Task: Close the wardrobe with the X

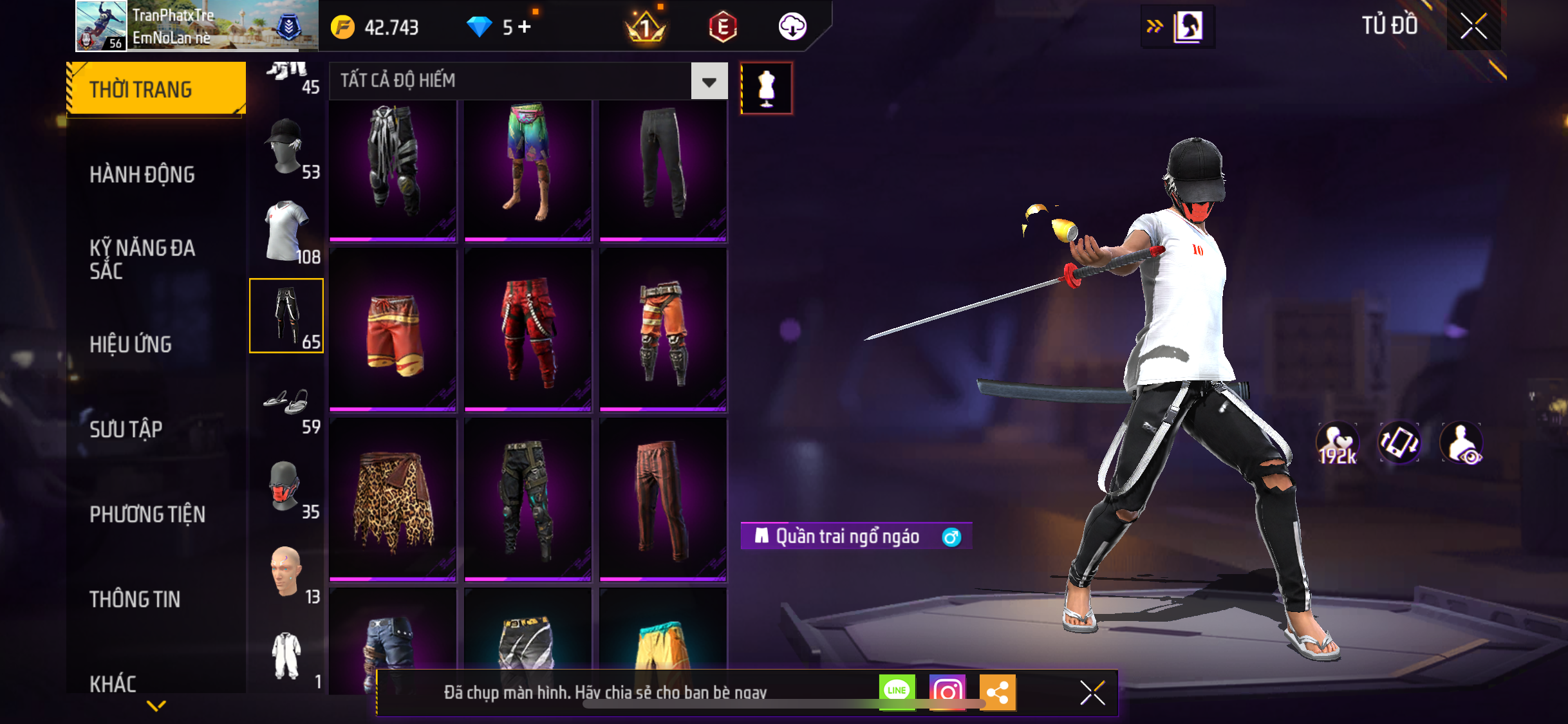Action: [1473, 26]
